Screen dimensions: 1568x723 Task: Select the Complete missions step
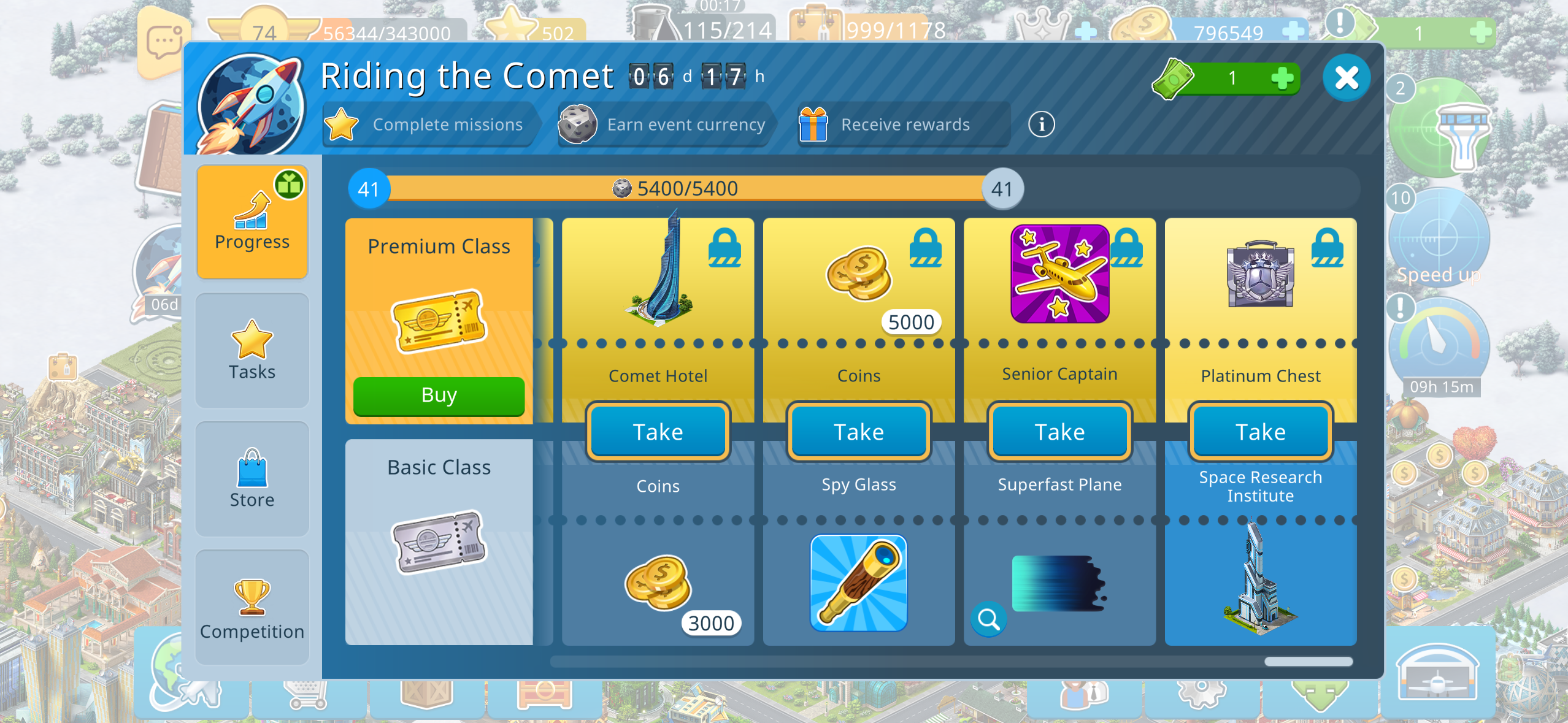tap(429, 124)
